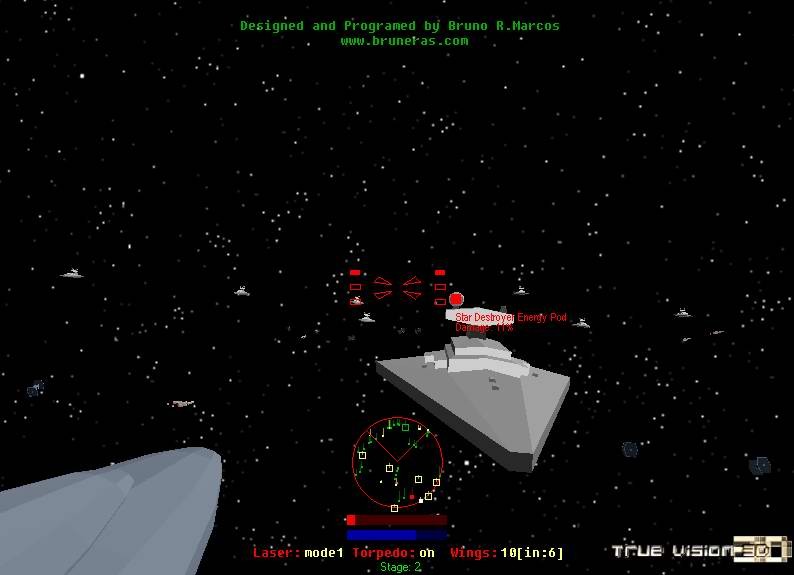Click the circular red radar display
This screenshot has height=575, width=794.
(x=398, y=462)
